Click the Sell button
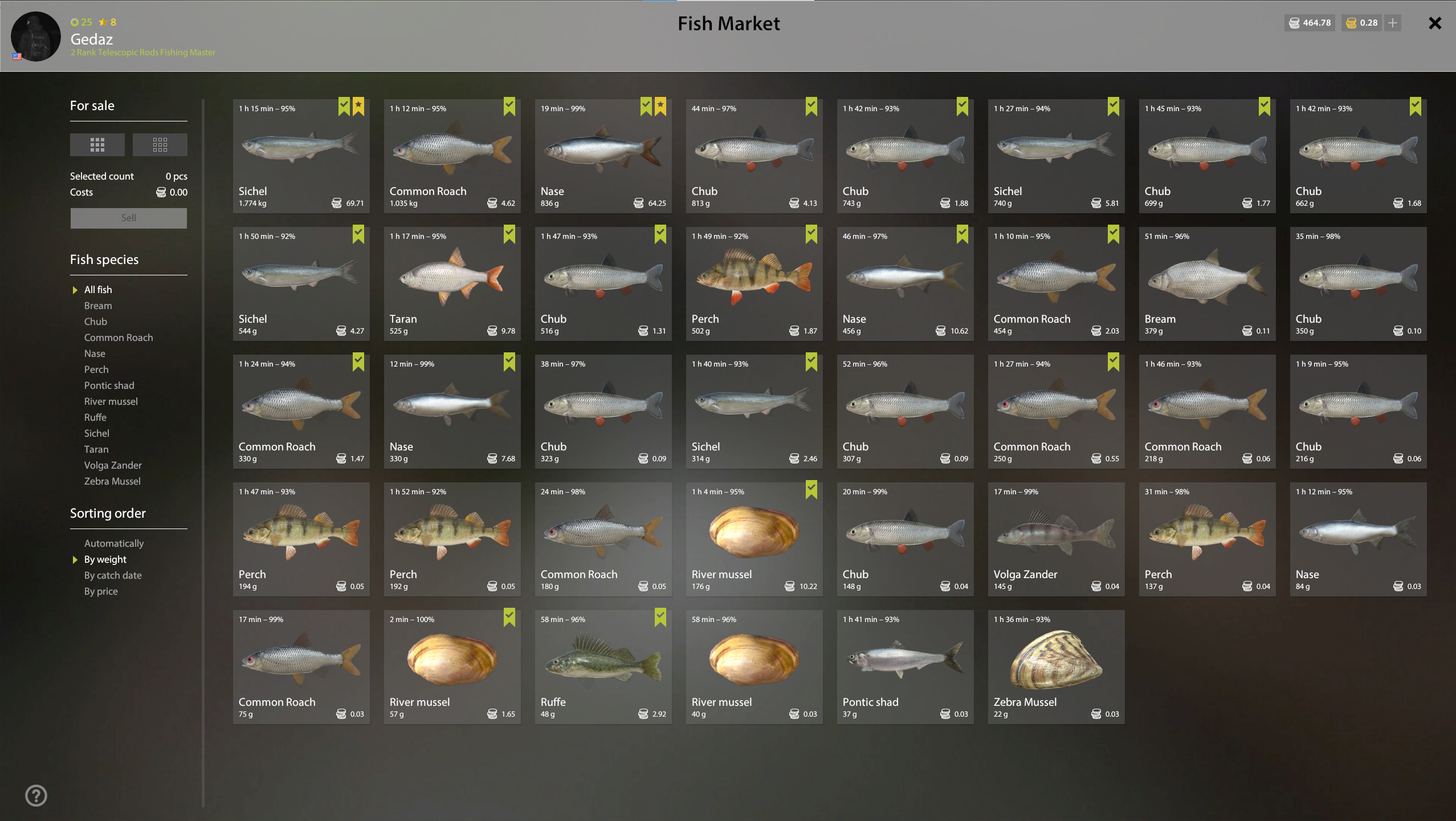The image size is (1456, 821). click(x=128, y=218)
